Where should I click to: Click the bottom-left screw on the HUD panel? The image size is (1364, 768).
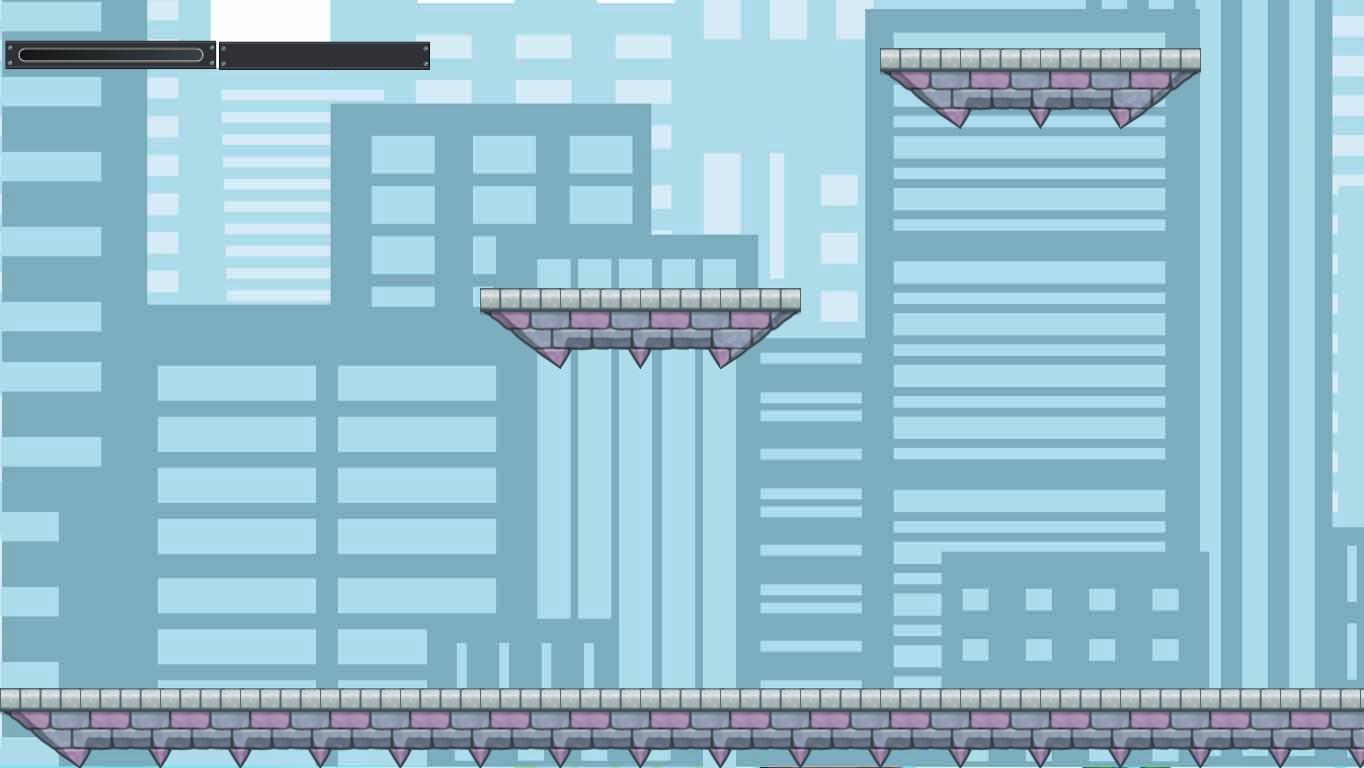pos(12,62)
